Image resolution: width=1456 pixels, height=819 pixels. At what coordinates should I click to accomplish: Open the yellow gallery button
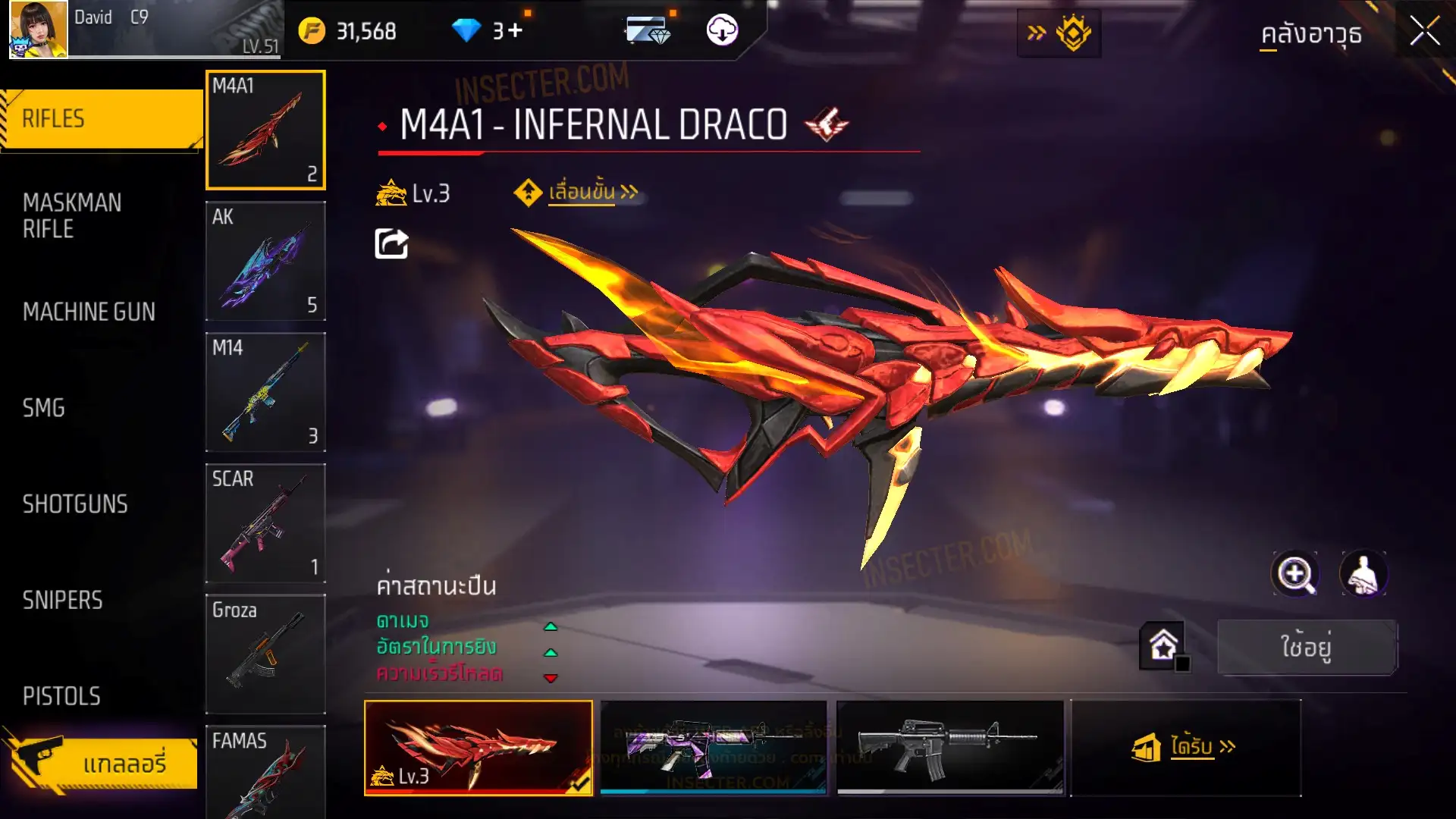coord(102,763)
